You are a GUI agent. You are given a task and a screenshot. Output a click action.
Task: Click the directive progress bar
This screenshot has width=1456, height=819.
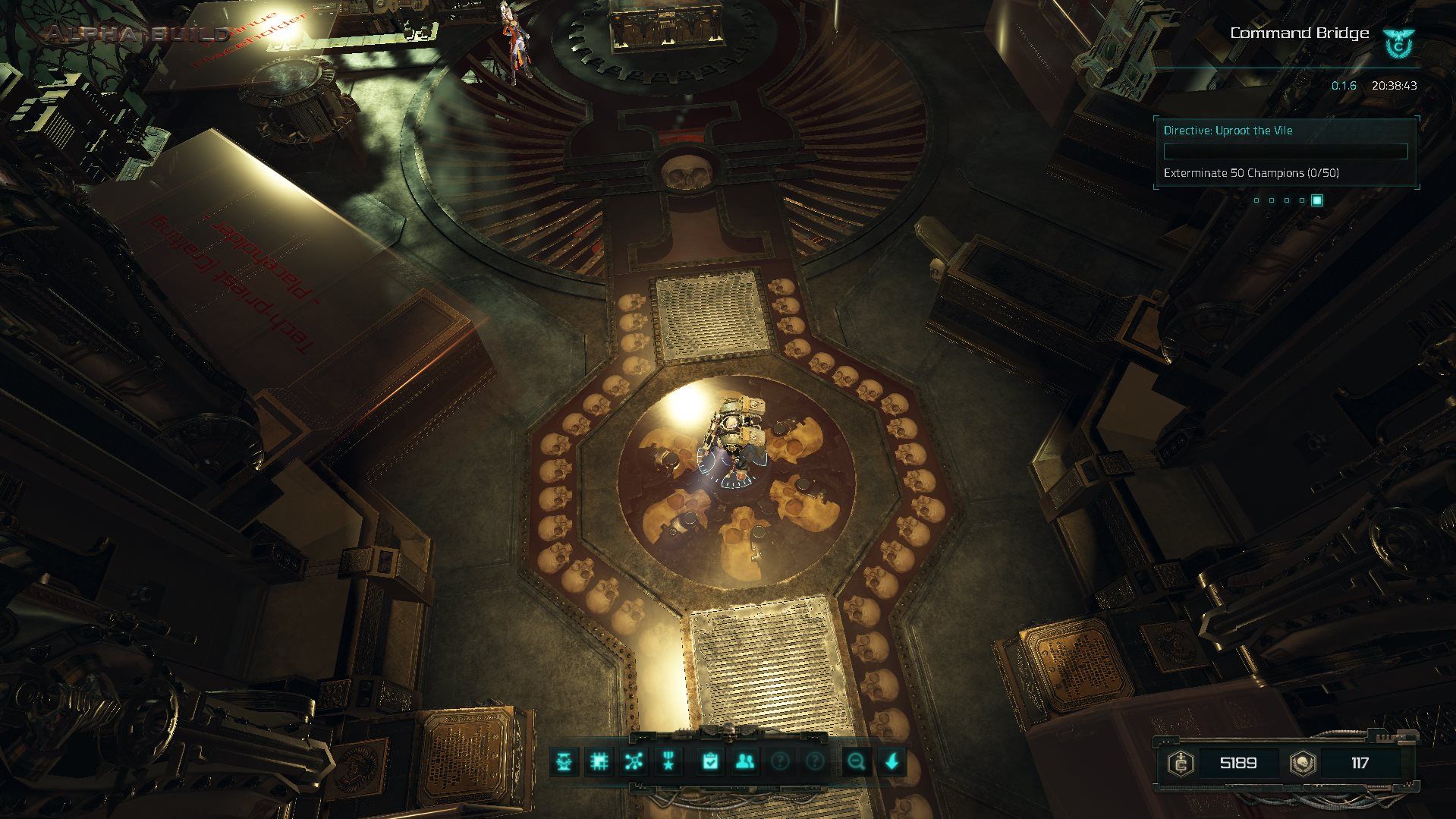point(1286,151)
